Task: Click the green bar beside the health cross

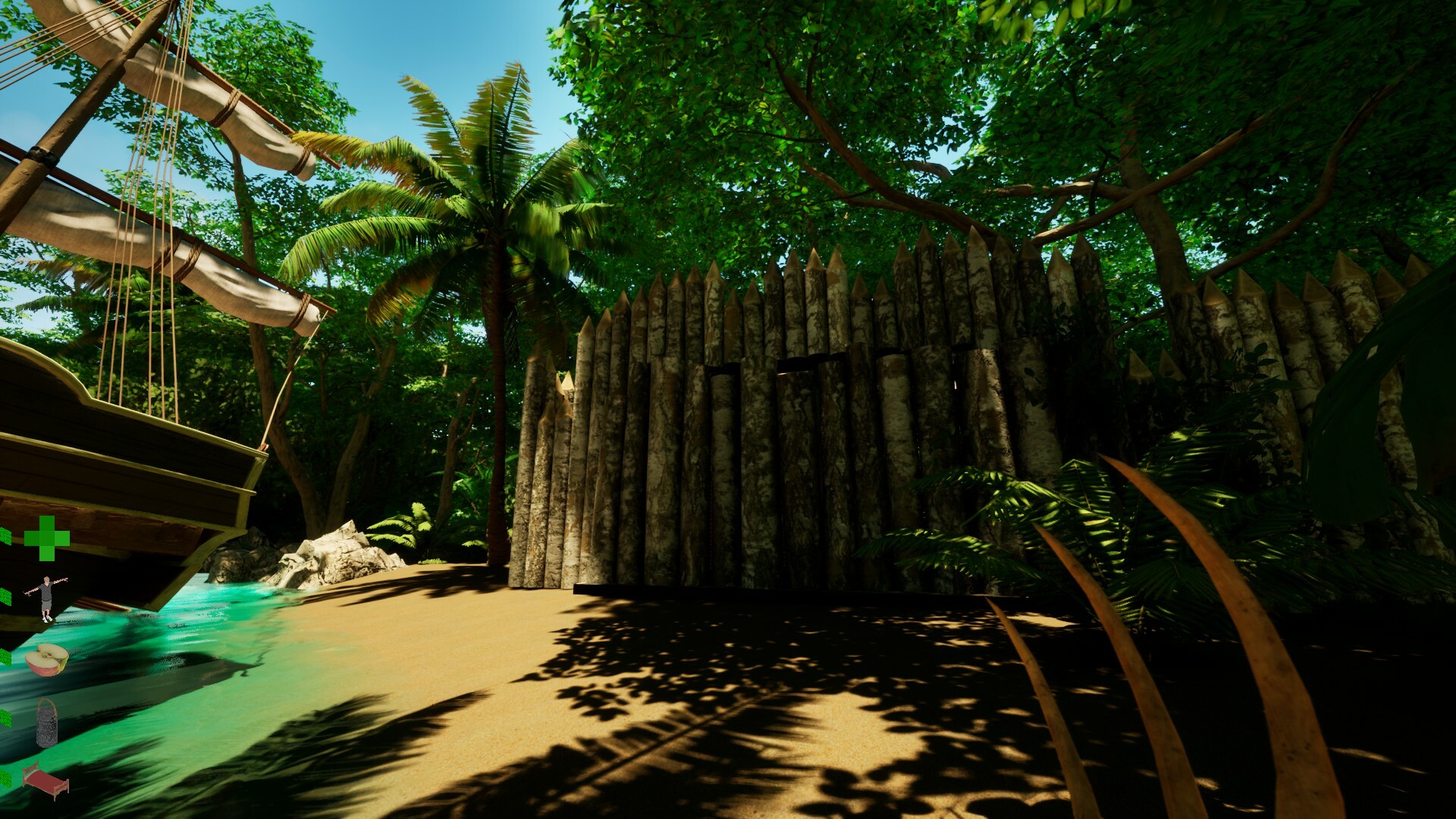Action: point(7,538)
